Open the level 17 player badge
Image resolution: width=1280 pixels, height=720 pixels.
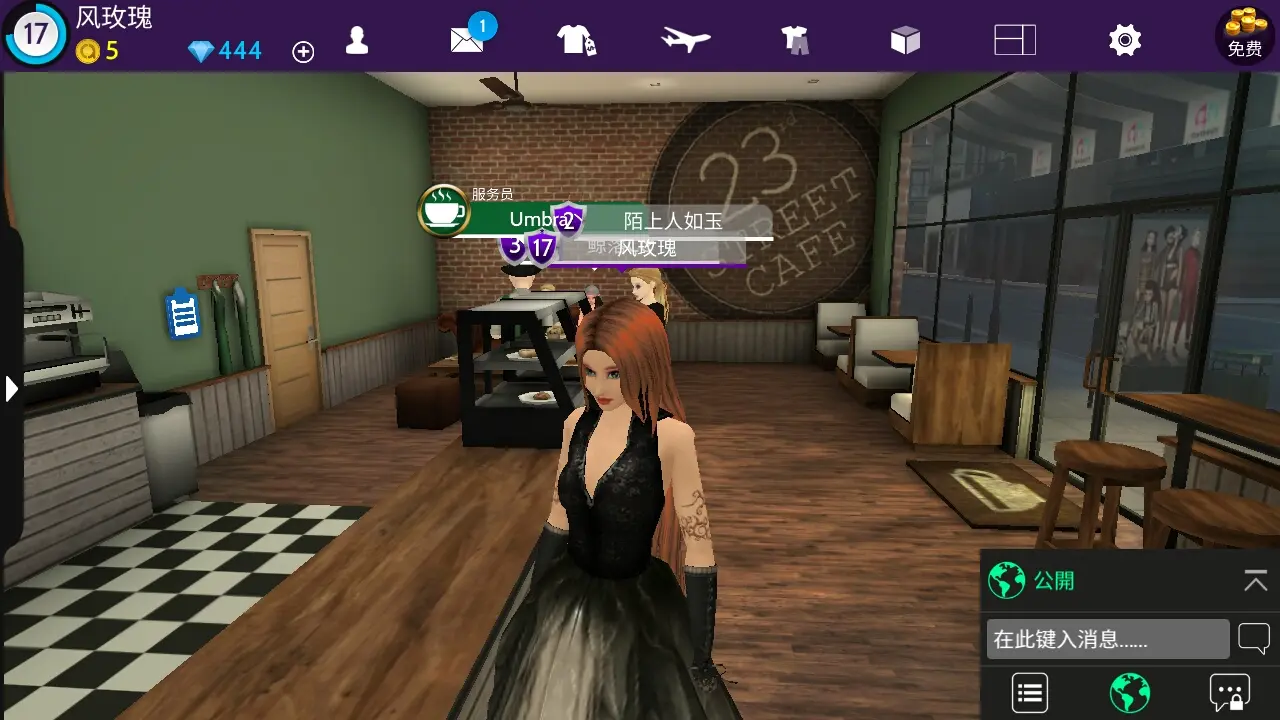(x=35, y=34)
